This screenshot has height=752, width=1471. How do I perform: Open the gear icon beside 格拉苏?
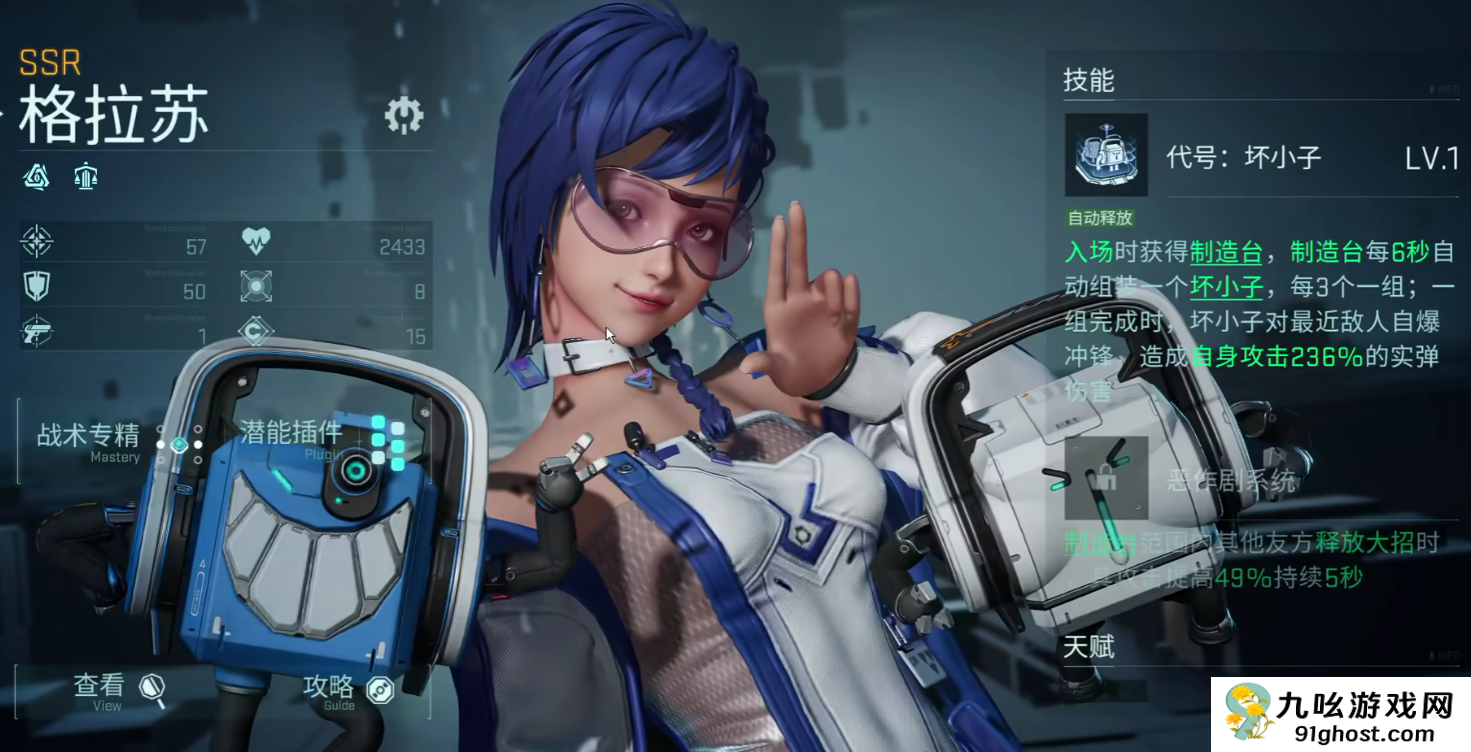point(404,116)
